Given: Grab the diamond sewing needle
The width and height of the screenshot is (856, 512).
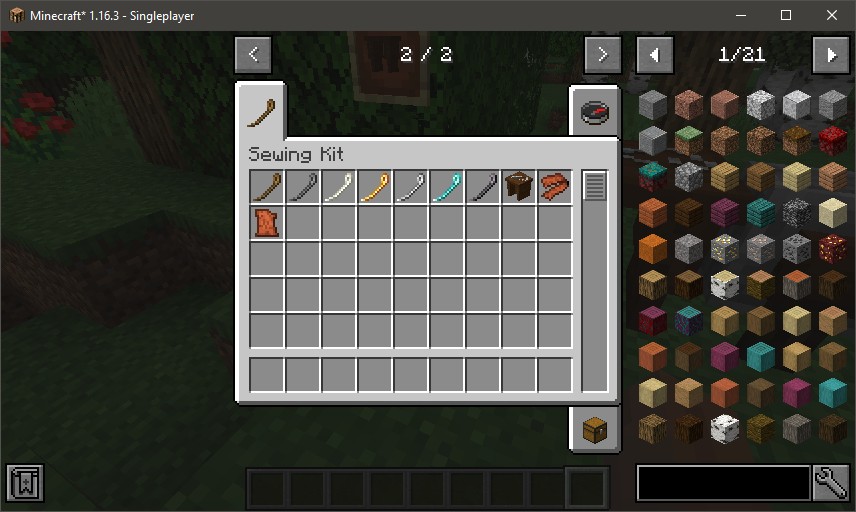Looking at the screenshot, I should click(x=446, y=187).
